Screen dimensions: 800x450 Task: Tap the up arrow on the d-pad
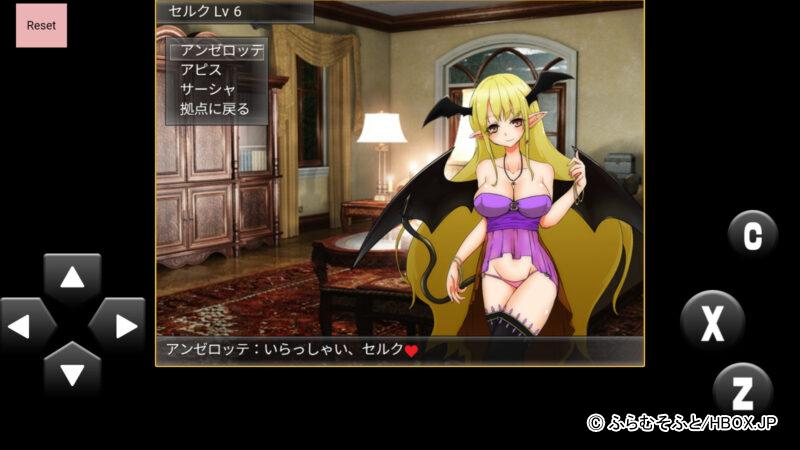click(x=72, y=279)
